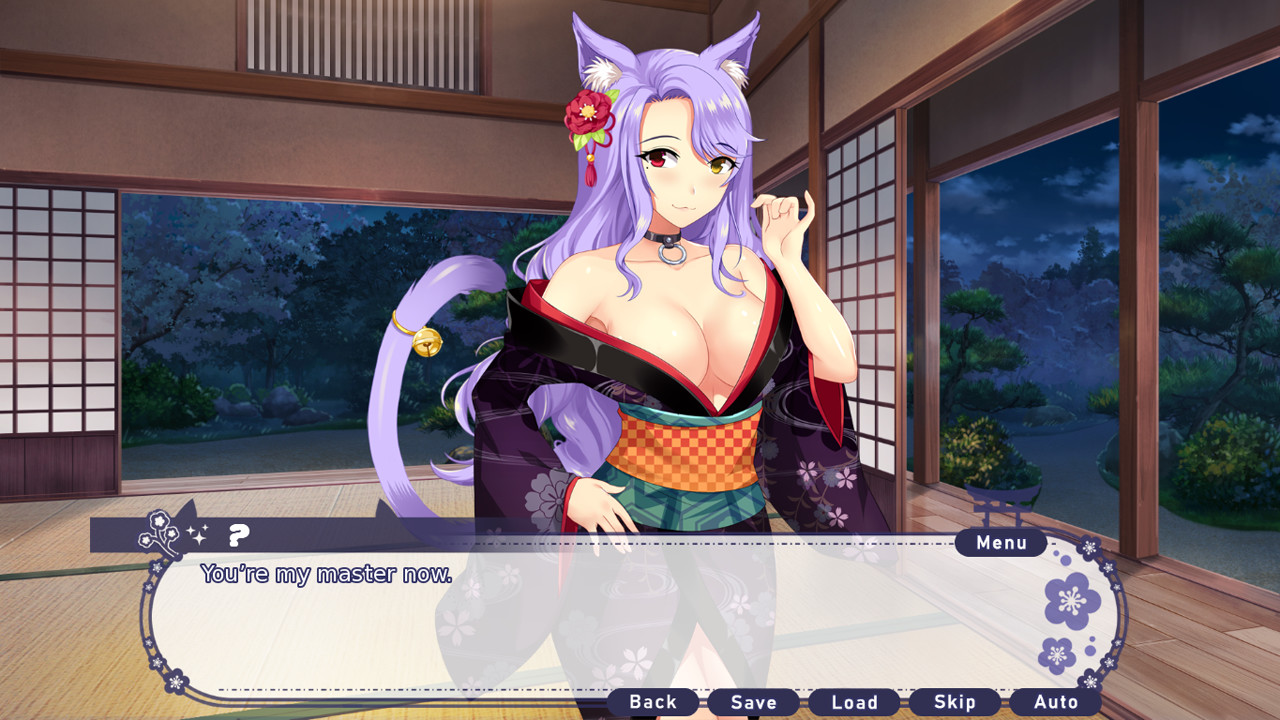Select the Menu tab above the dialogue box
This screenshot has width=1280, height=720.
(999, 542)
